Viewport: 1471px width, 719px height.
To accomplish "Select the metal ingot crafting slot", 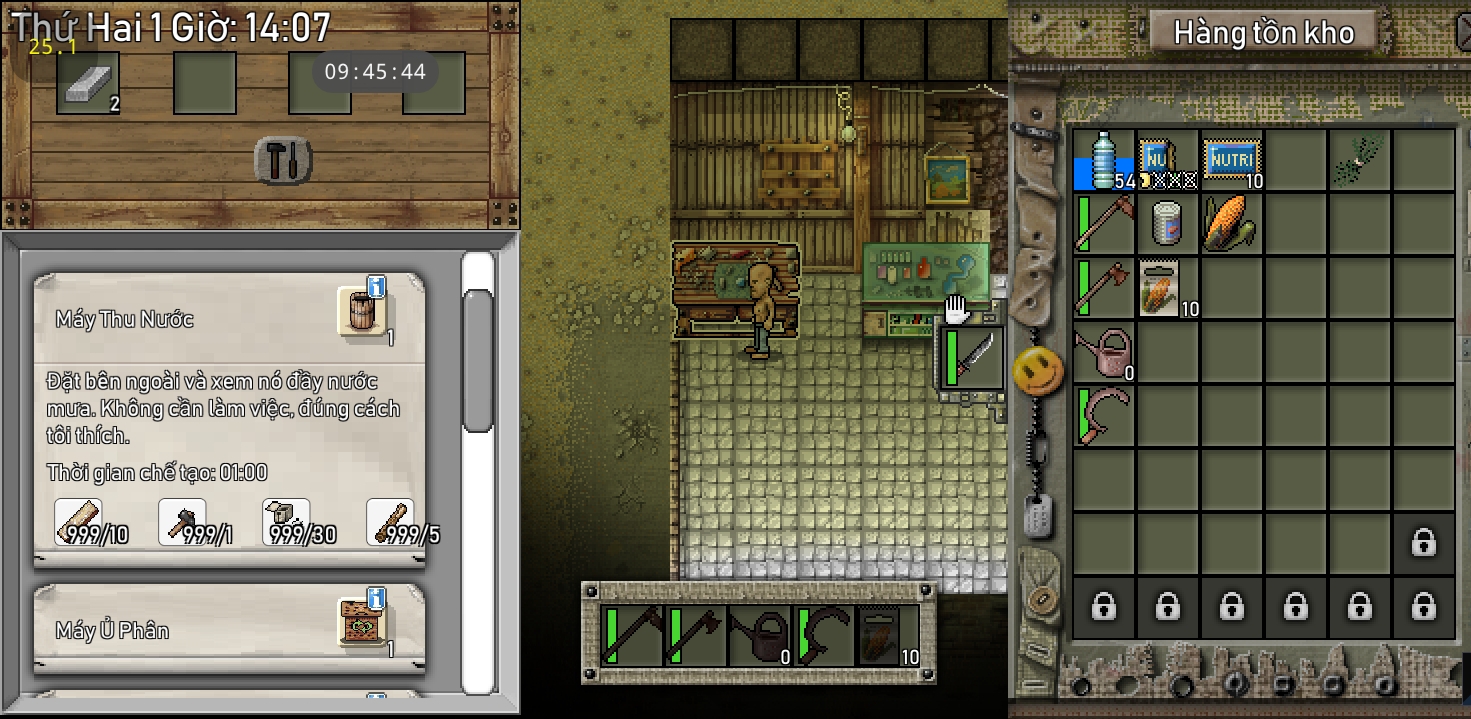I will pyautogui.click(x=88, y=83).
